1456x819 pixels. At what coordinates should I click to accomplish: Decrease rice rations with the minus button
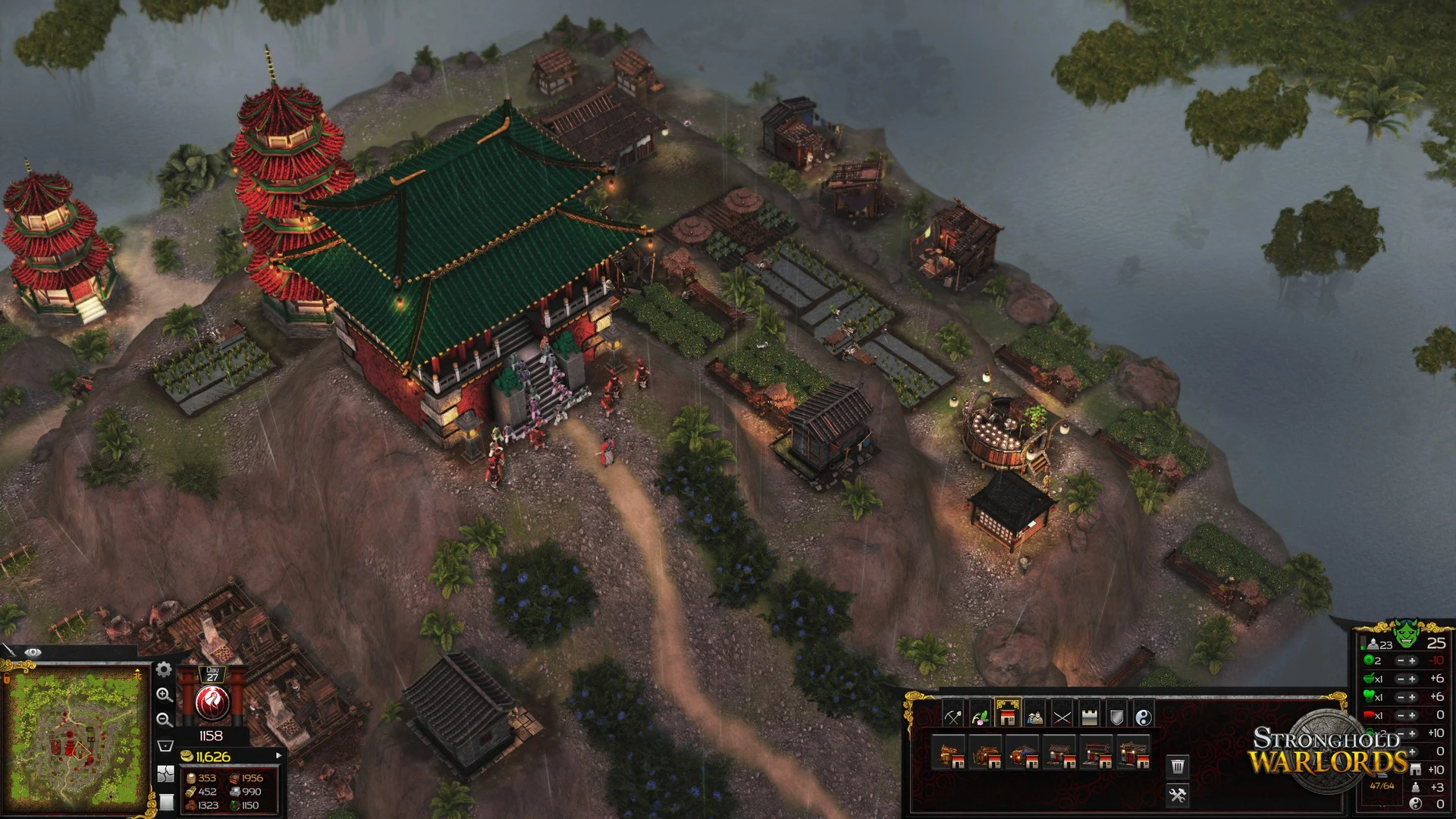tap(1400, 679)
